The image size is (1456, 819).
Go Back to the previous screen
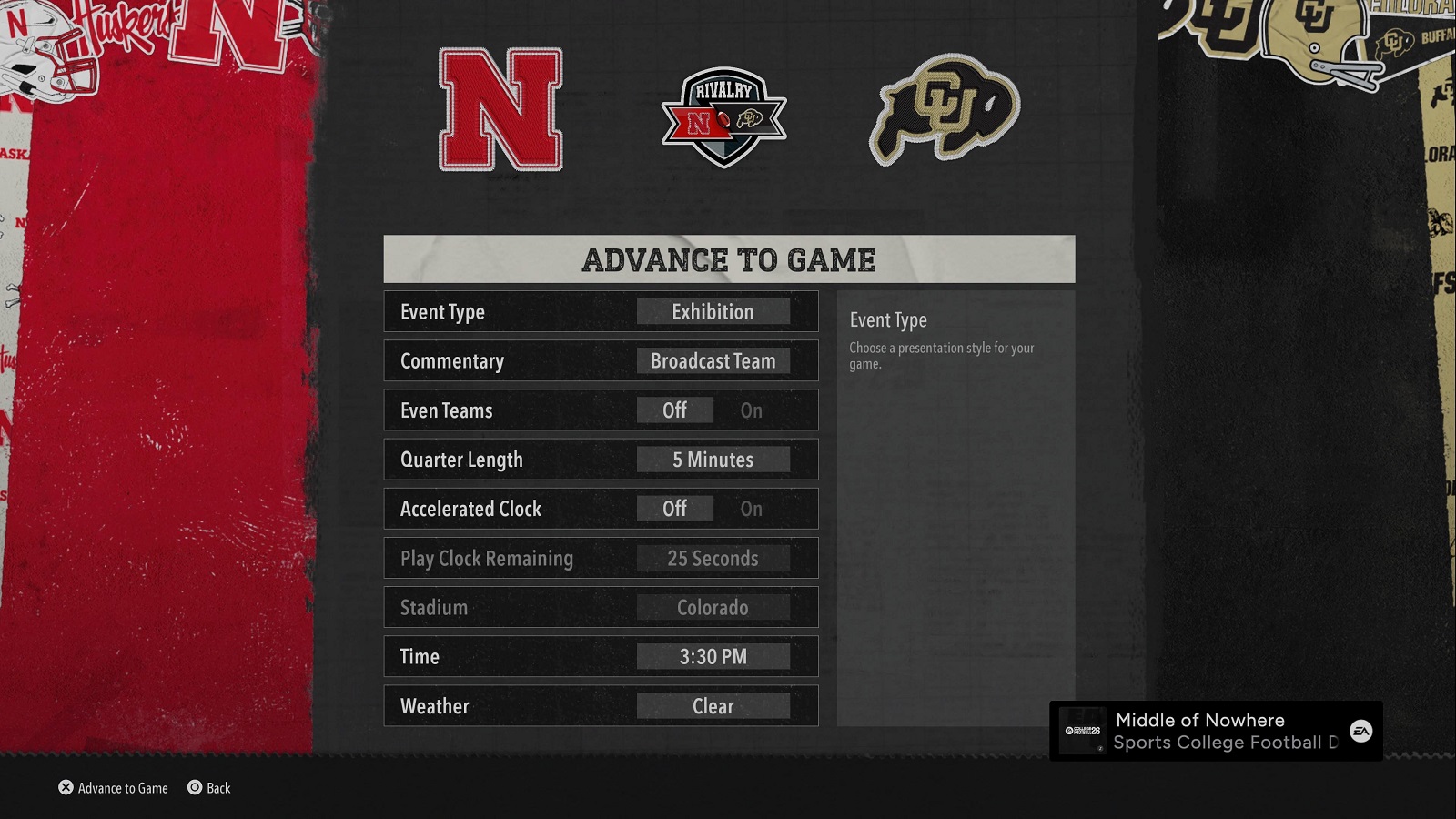coord(209,788)
